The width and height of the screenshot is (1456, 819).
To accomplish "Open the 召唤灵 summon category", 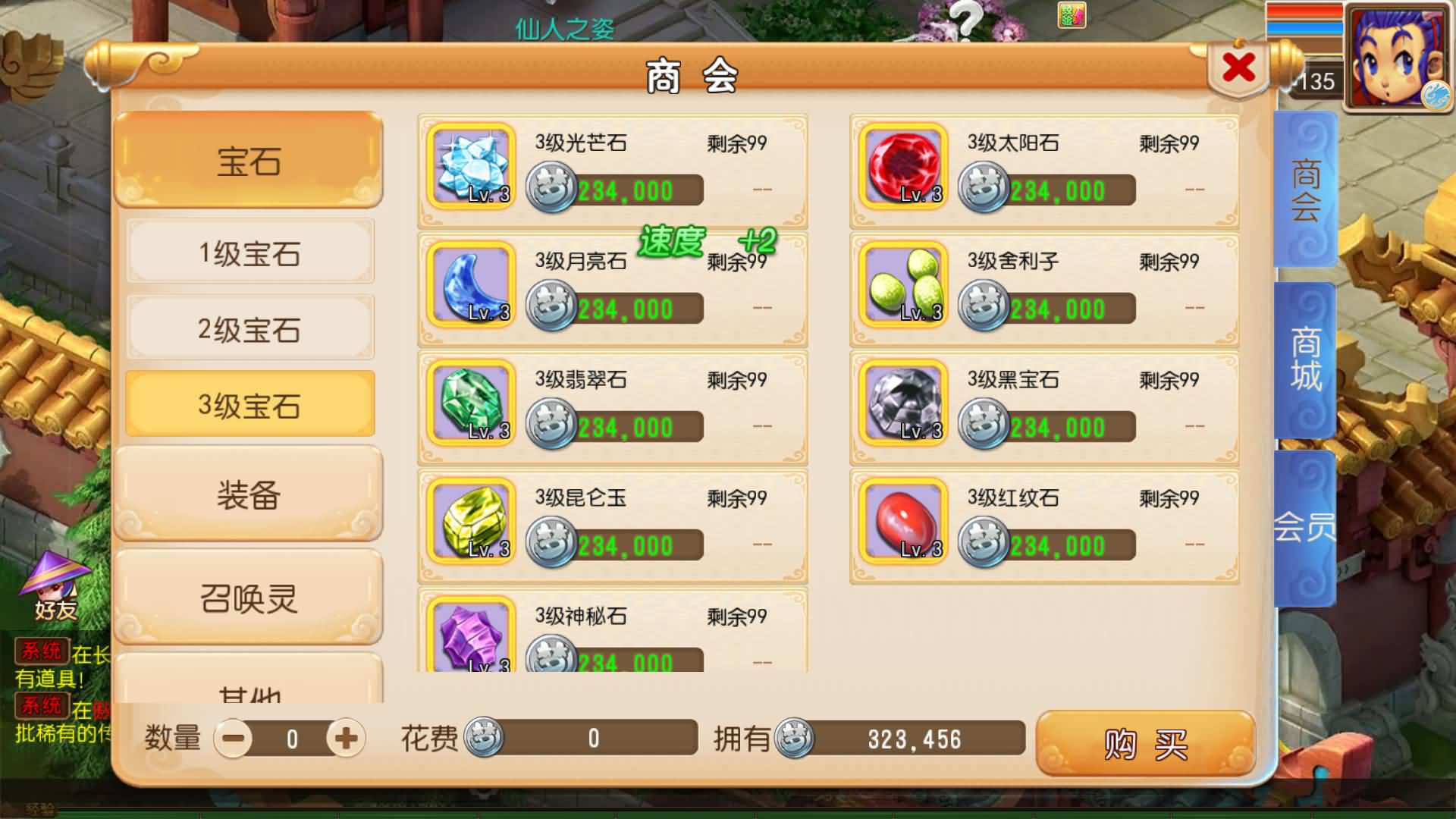I will [249, 599].
